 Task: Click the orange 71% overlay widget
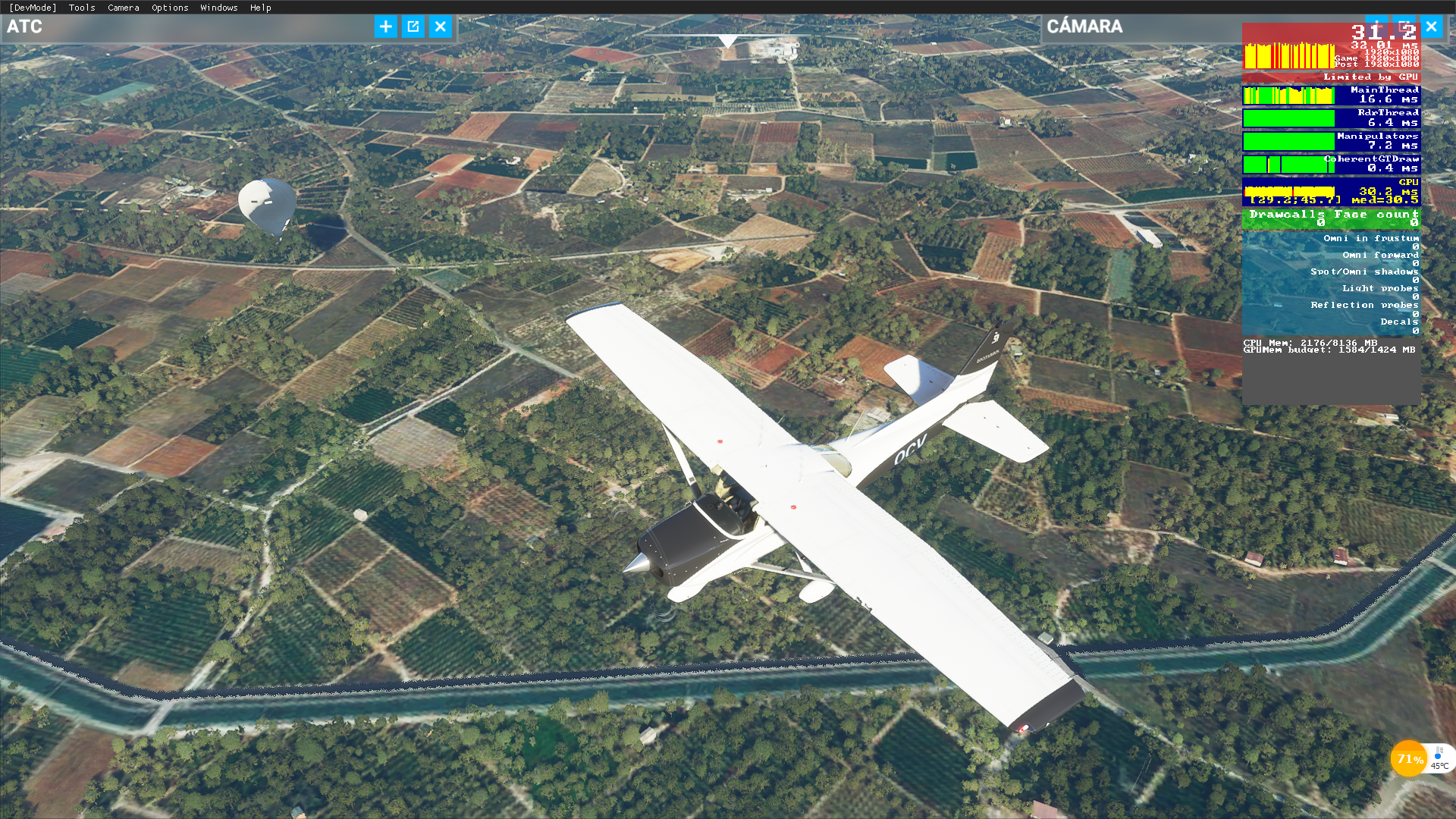pyautogui.click(x=1409, y=759)
